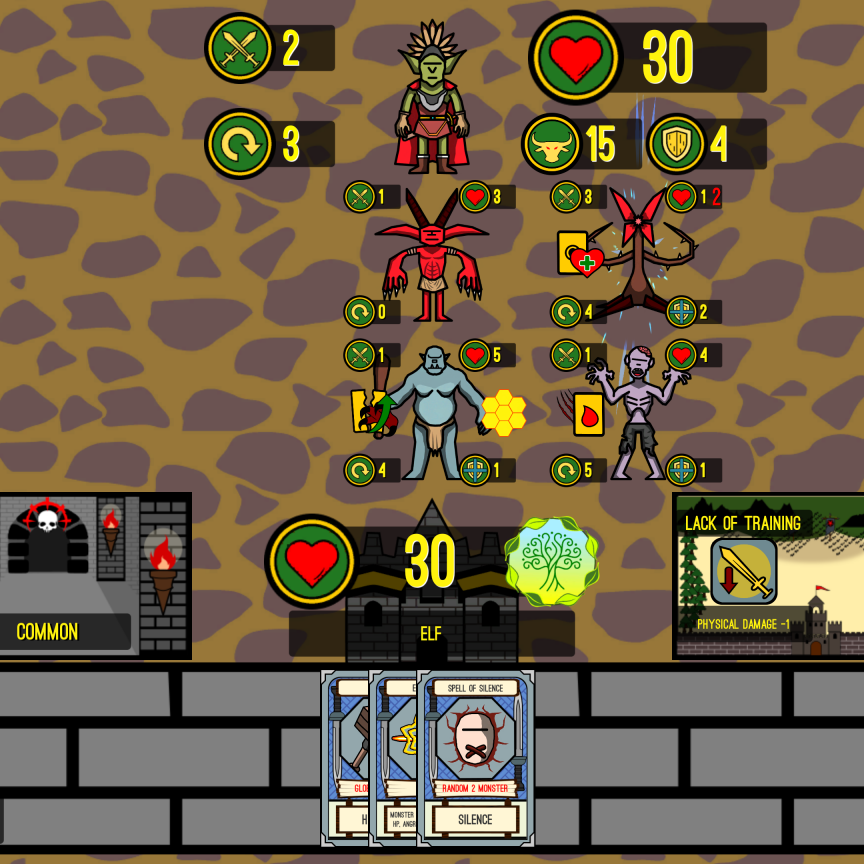864x864 pixels.
Task: Inspect the ogre's claw and arrow card icon
Action: coord(370,411)
